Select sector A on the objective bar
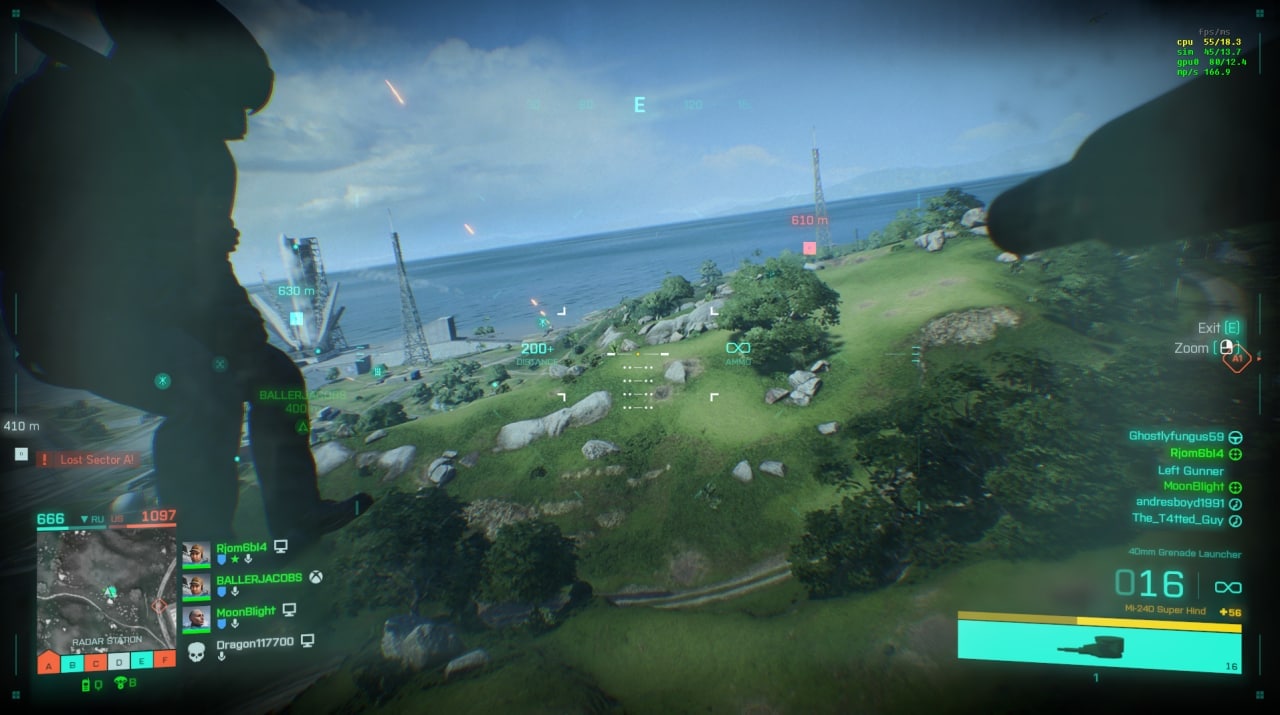1280x715 pixels. click(x=49, y=662)
